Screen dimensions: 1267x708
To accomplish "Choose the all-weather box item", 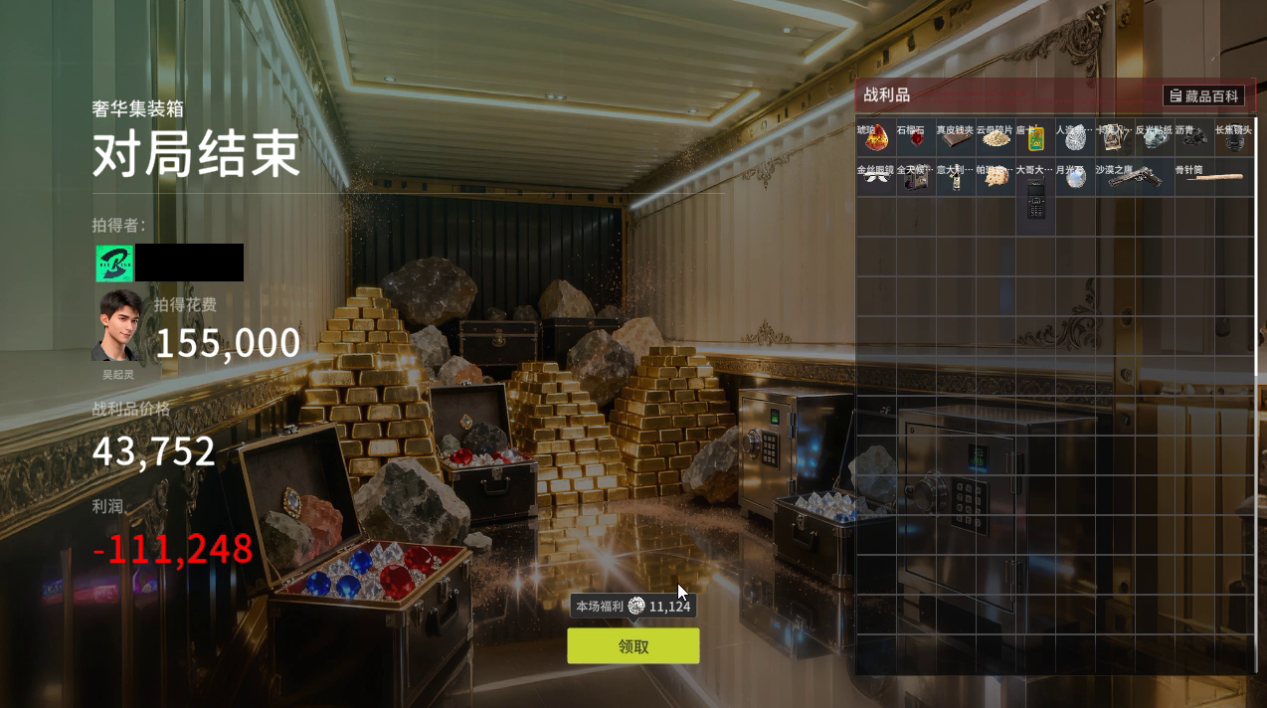I will coord(916,177).
